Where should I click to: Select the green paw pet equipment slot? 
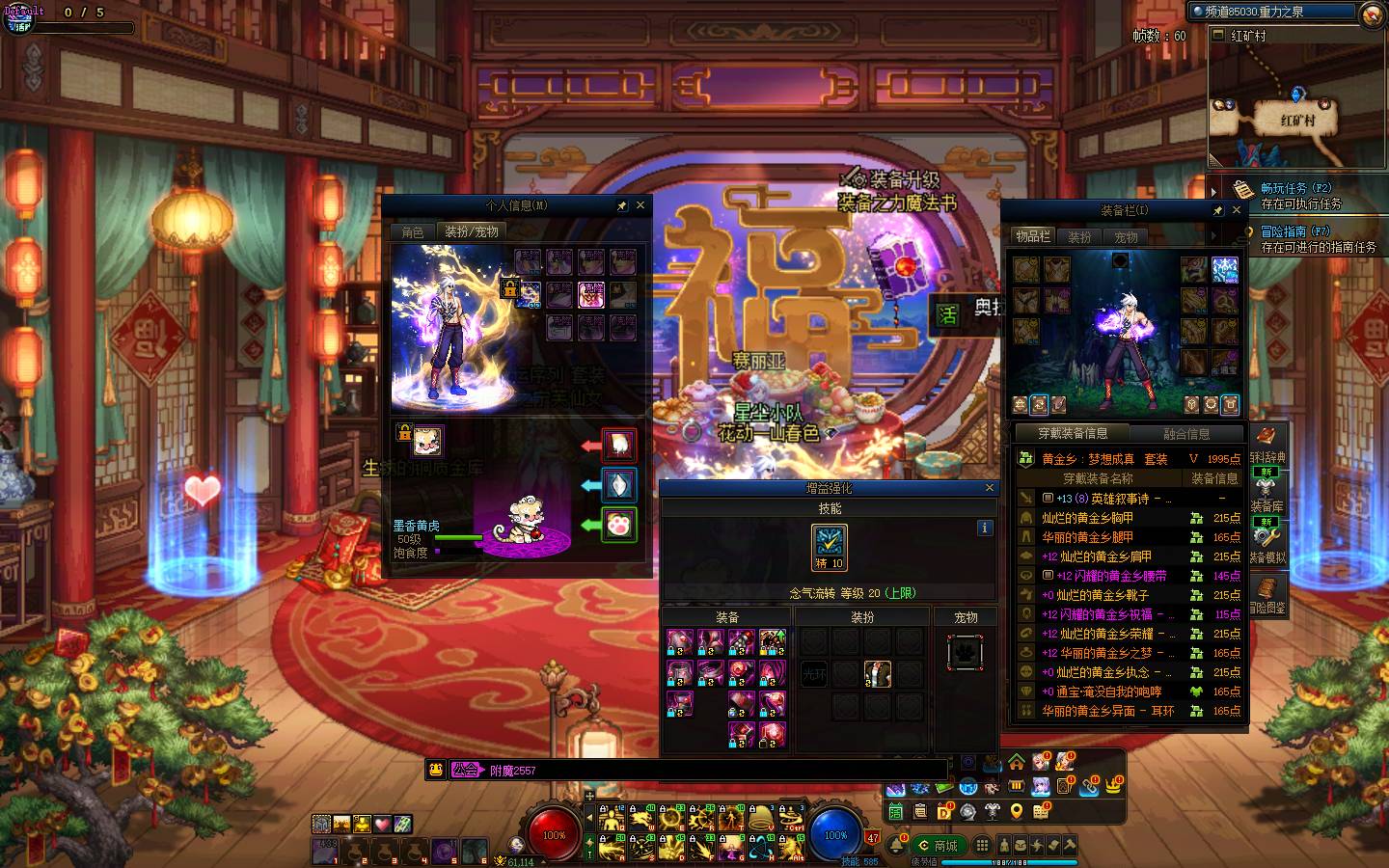click(618, 526)
